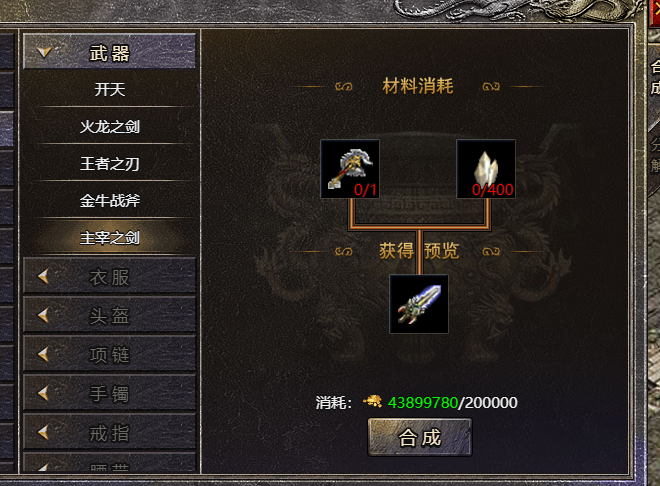Inspect the crystal shard material slot

pyautogui.click(x=486, y=169)
